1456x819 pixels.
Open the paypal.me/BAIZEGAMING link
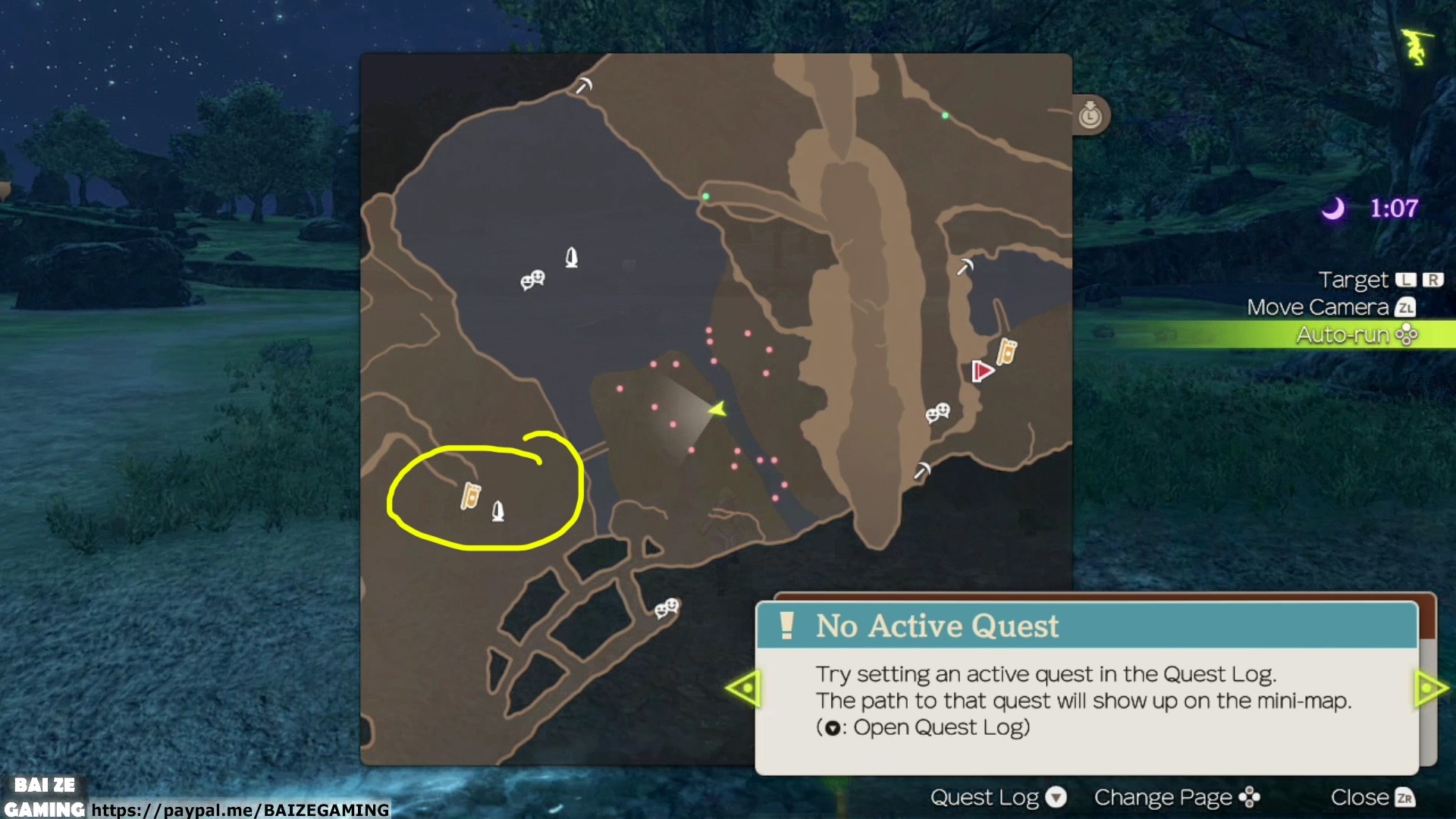[x=240, y=810]
